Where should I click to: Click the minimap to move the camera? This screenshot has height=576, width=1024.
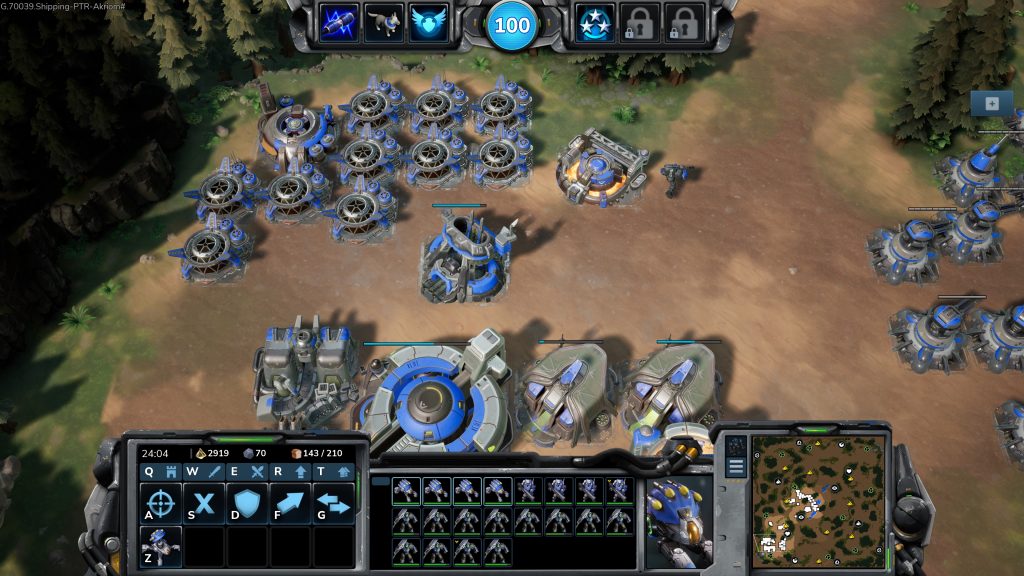818,500
